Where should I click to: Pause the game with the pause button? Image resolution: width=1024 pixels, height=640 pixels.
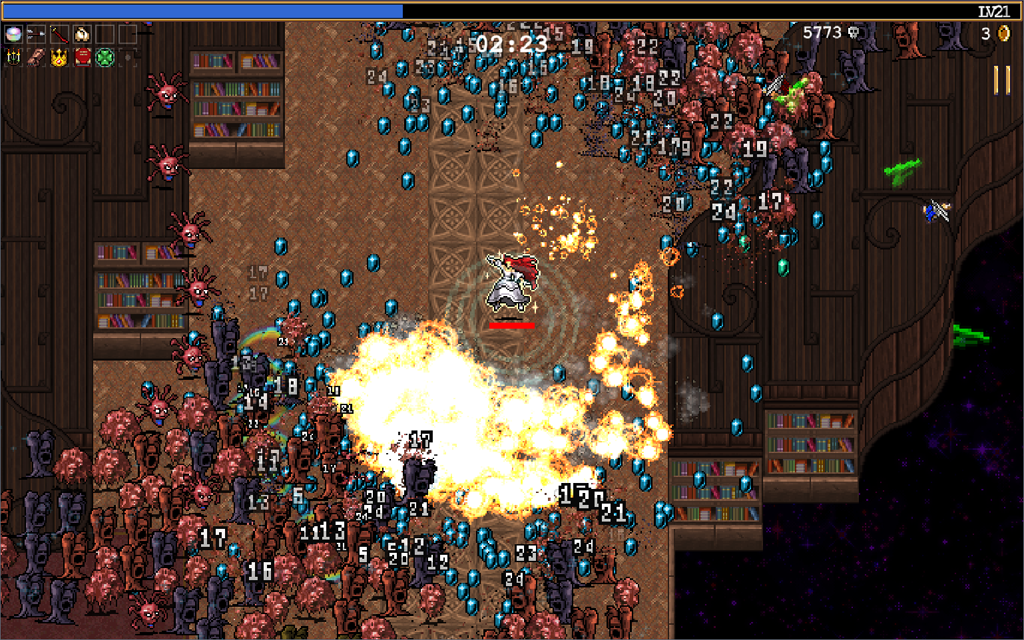tap(1001, 80)
